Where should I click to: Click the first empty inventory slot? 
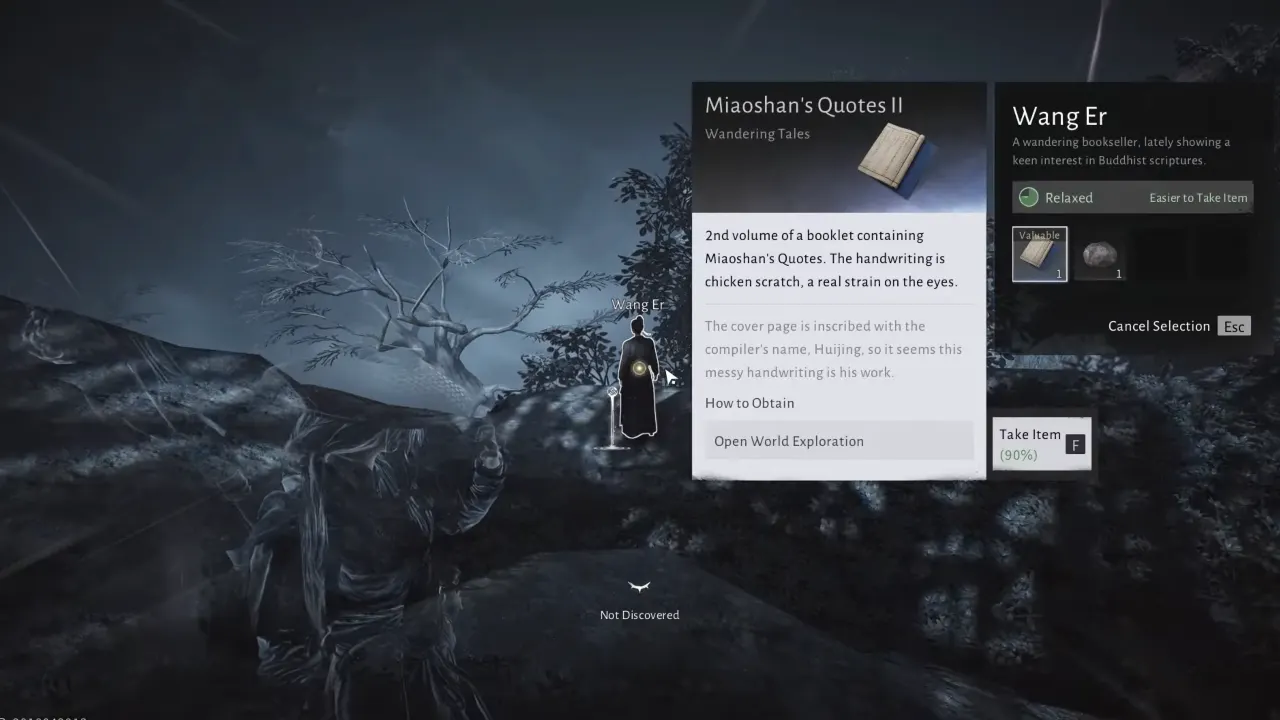click(1162, 253)
